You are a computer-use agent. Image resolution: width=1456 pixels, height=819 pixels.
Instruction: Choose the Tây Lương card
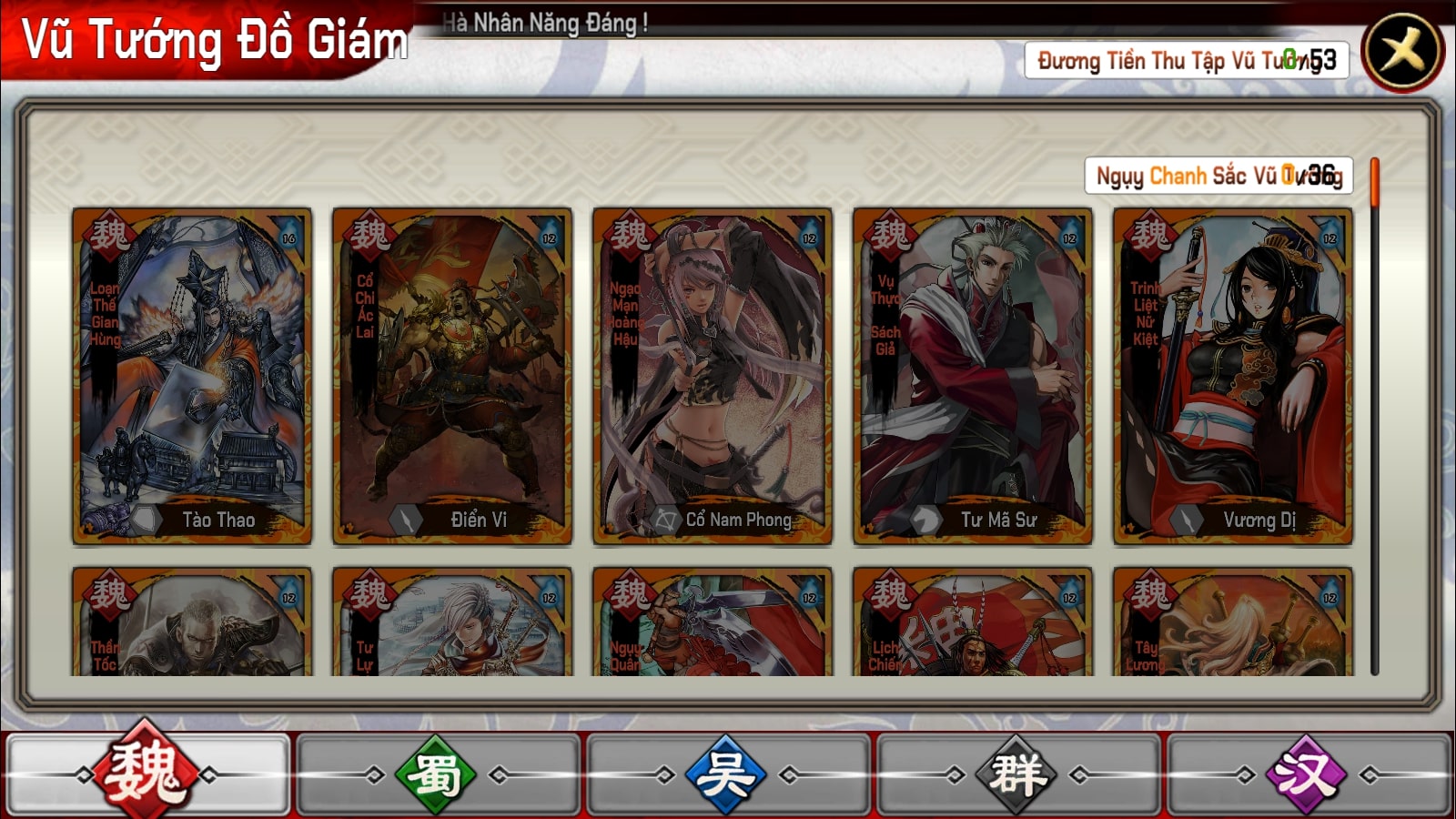(1233, 622)
